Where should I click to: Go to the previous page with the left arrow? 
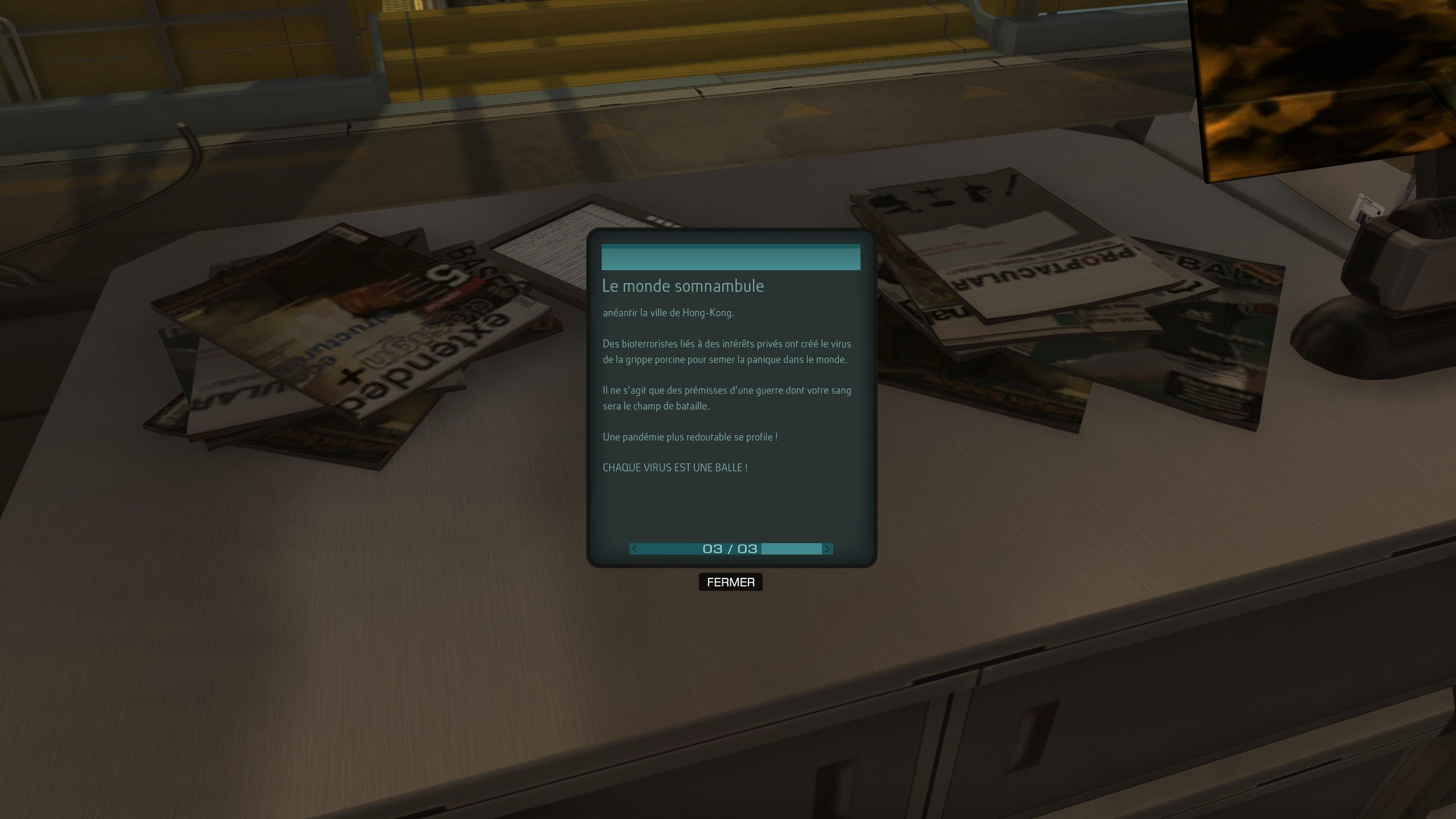click(x=634, y=549)
